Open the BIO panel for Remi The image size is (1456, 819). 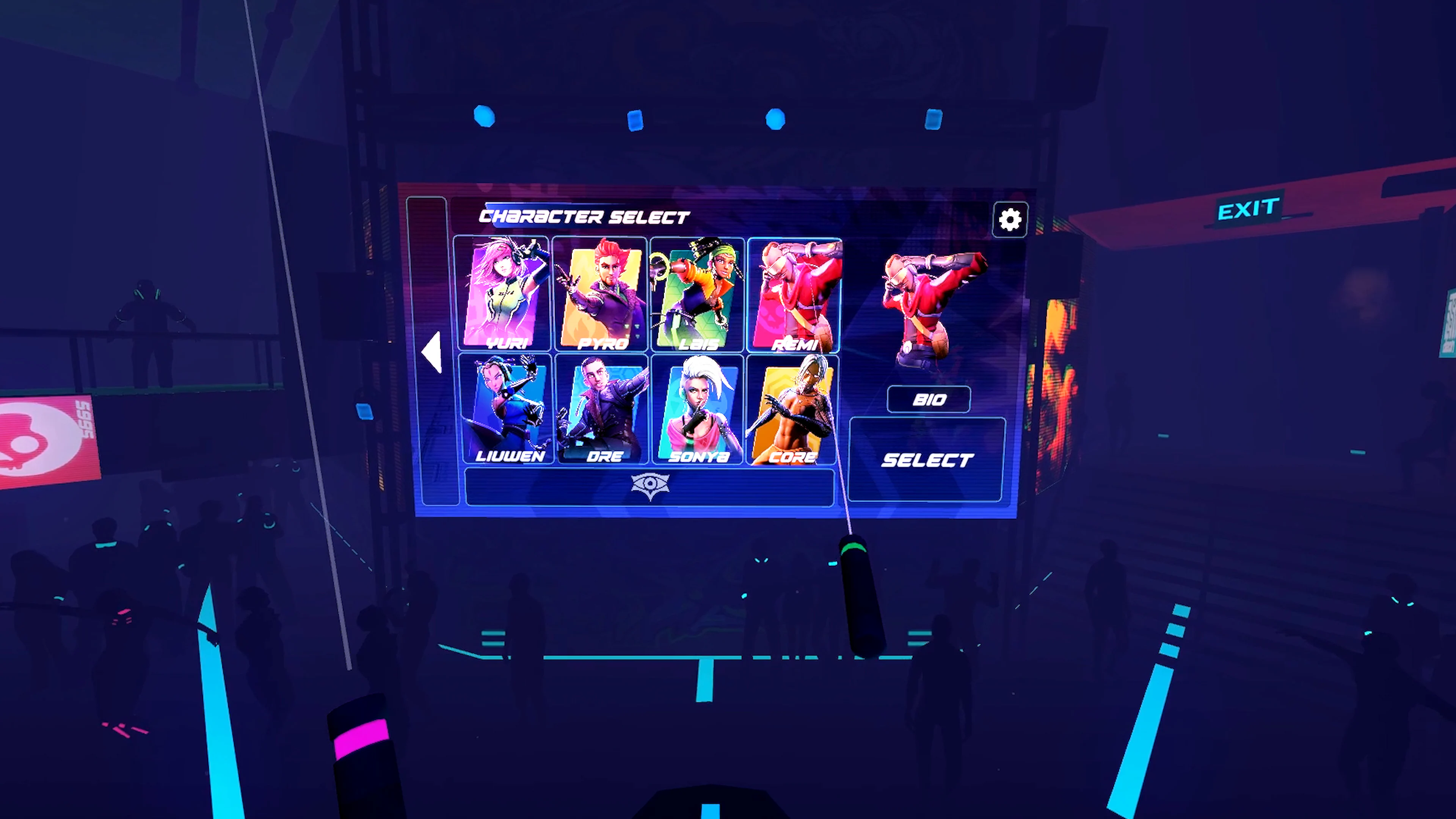[x=929, y=400]
